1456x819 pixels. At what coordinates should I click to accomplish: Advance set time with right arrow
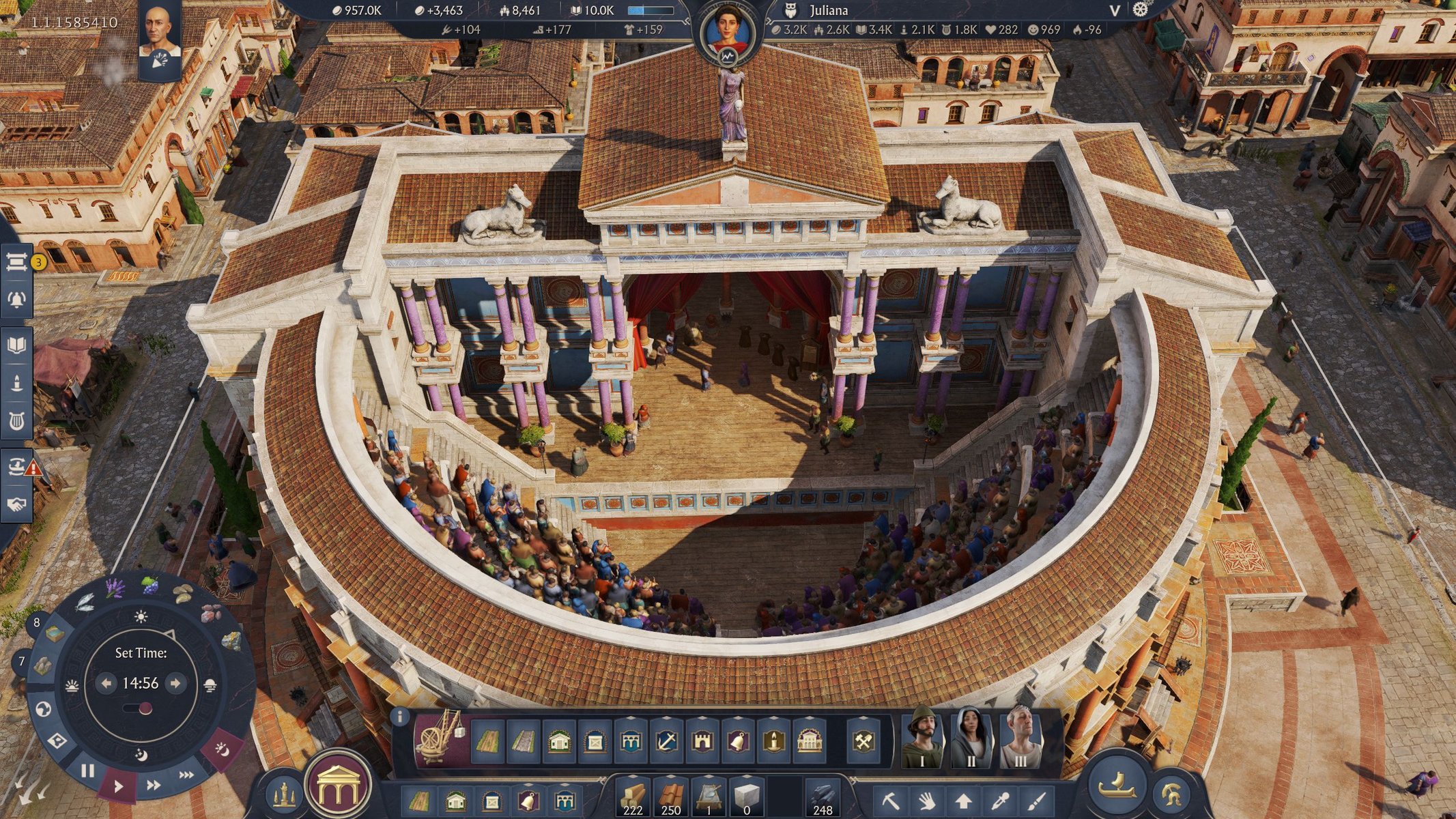coord(175,682)
